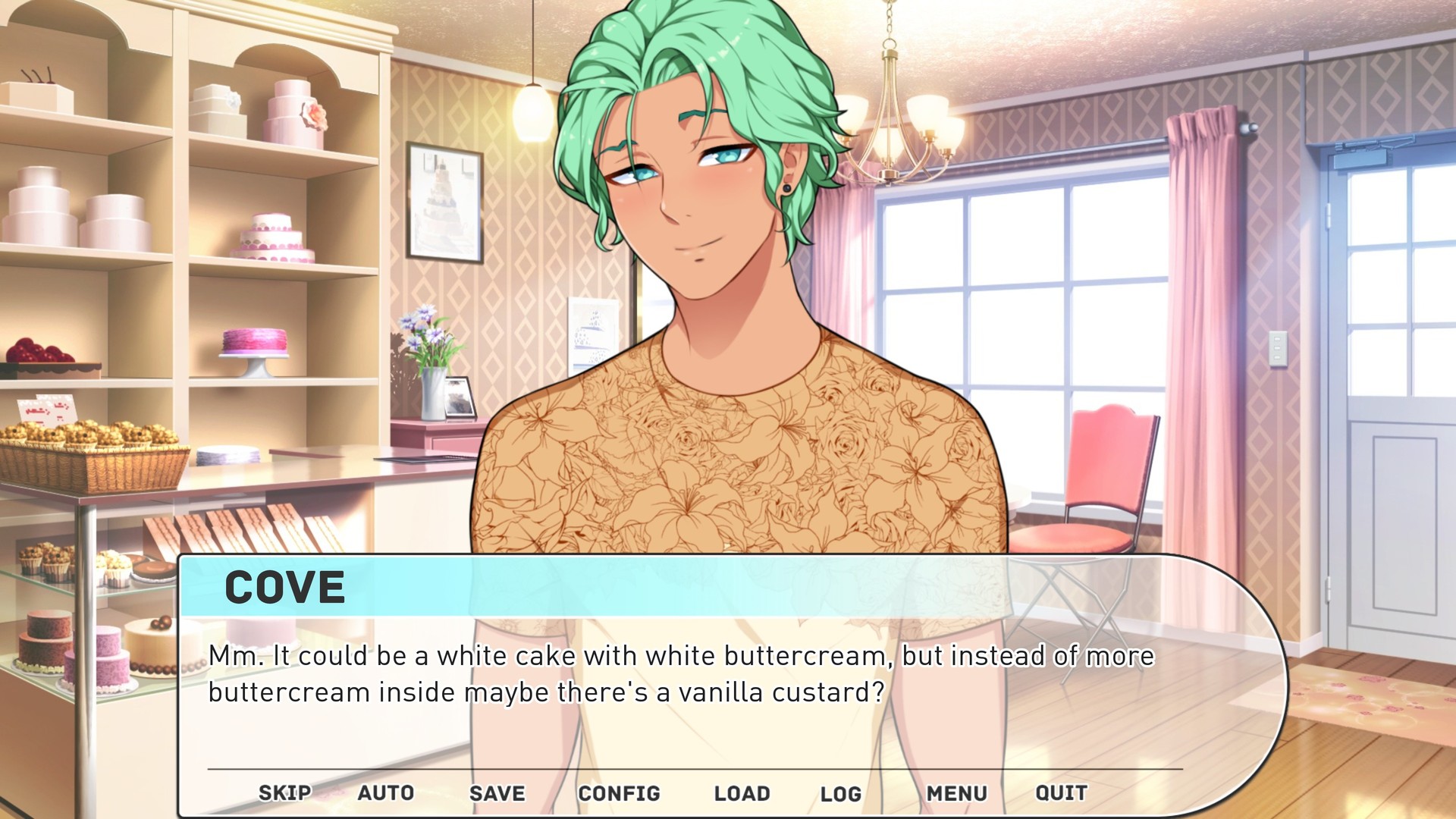Open the LOAD game screen
Viewport: 1456px width, 819px height.
click(x=742, y=793)
